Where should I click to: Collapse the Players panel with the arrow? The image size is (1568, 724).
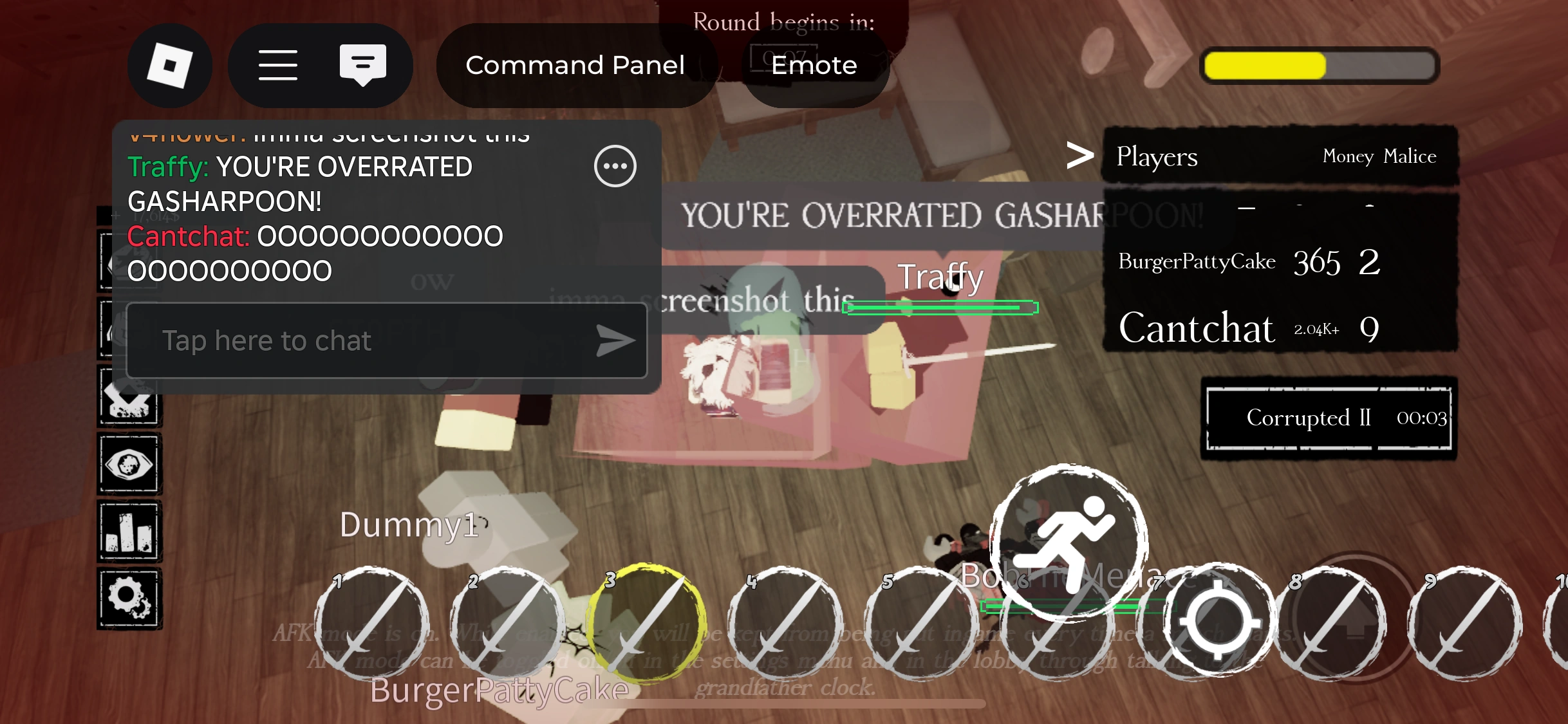tap(1081, 155)
